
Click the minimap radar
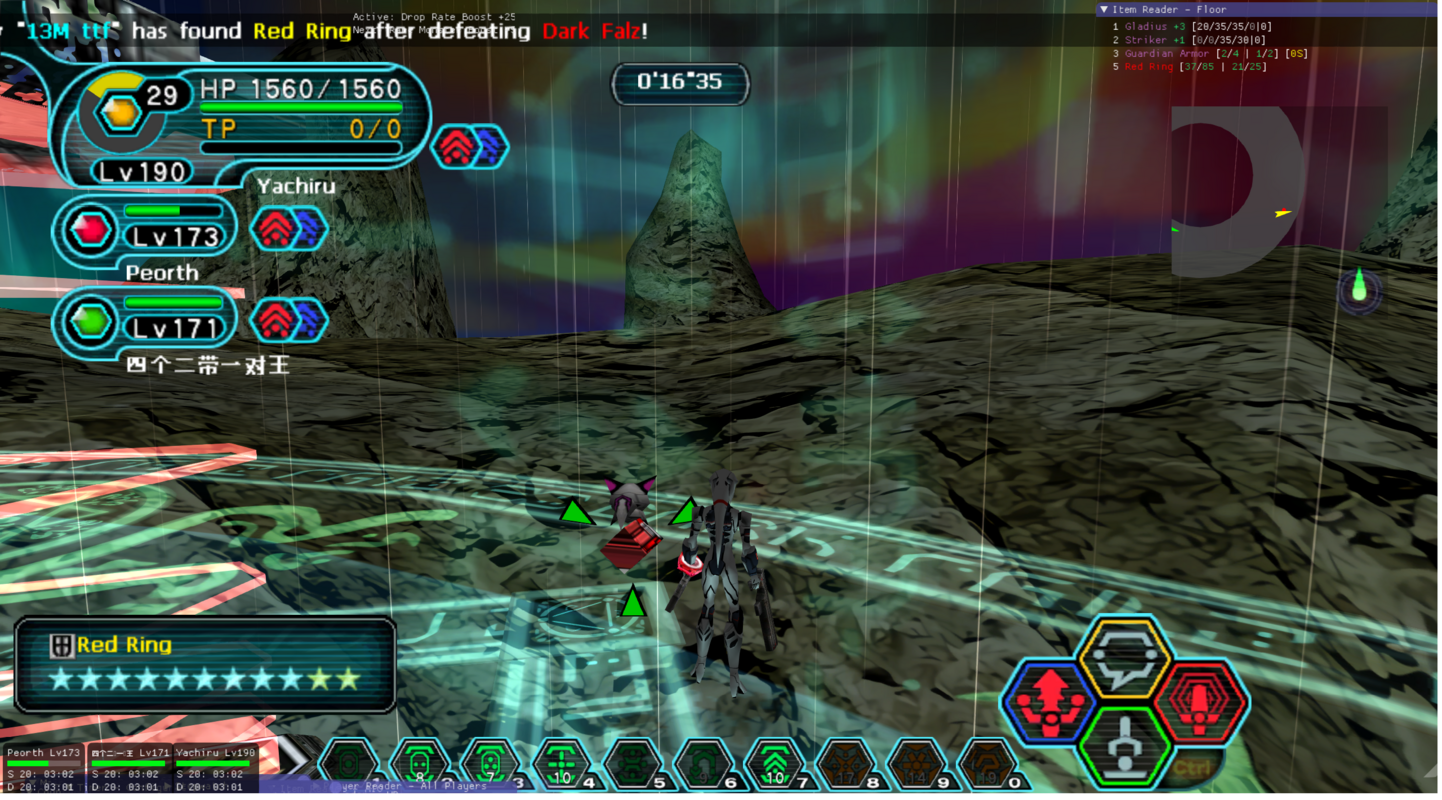tap(1238, 192)
